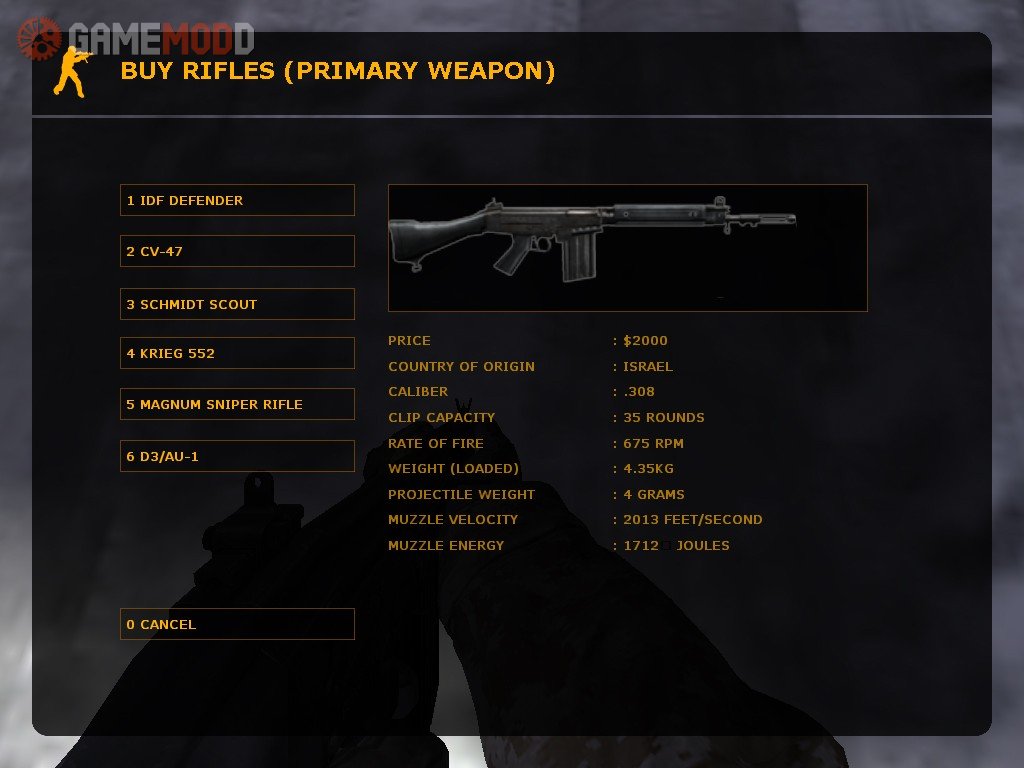Pick the Krieg 552 rifle
Viewport: 1024px width, 768px height.
[237, 353]
